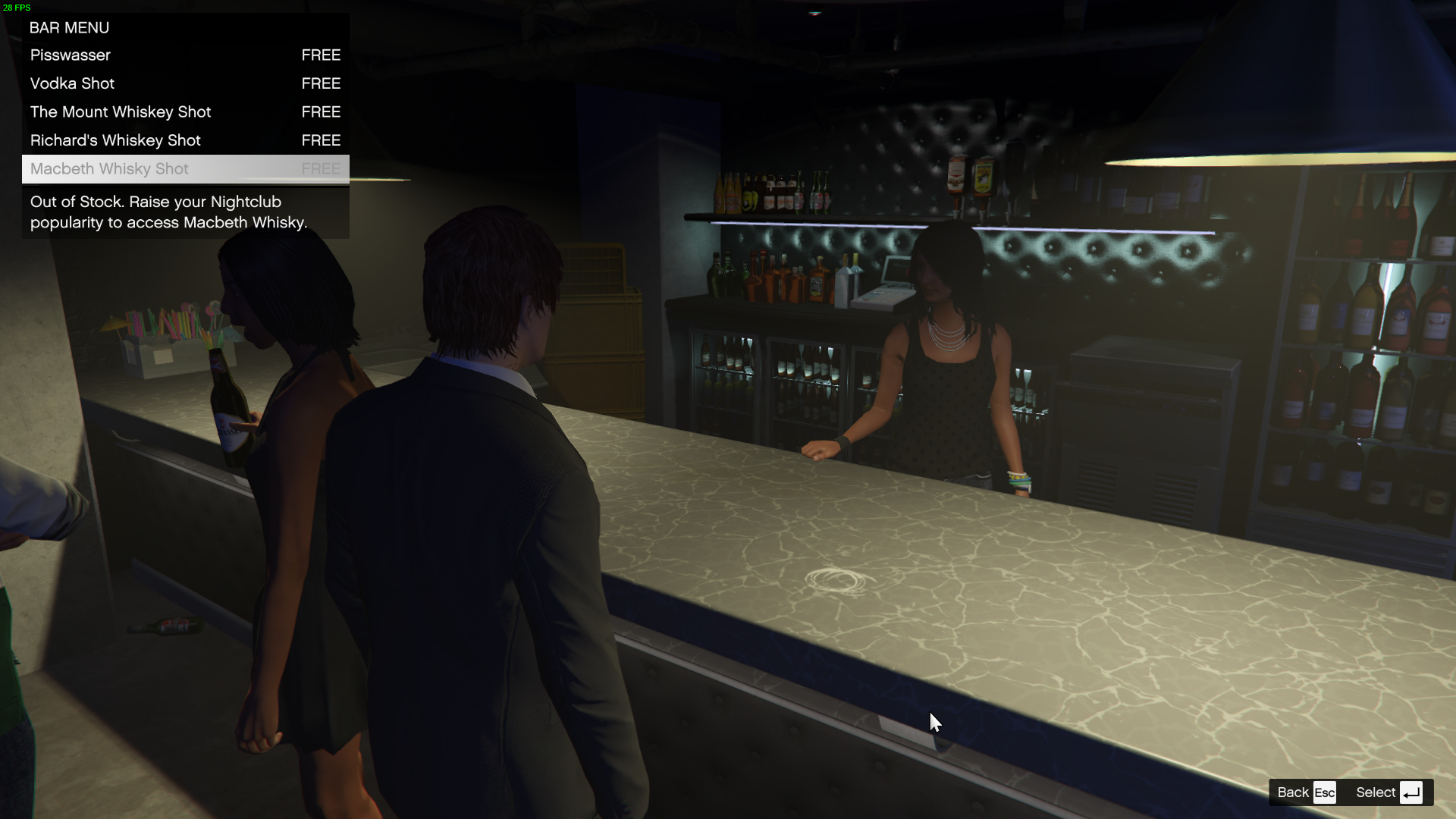Choose the Vodka Shot menu entry

(x=185, y=83)
